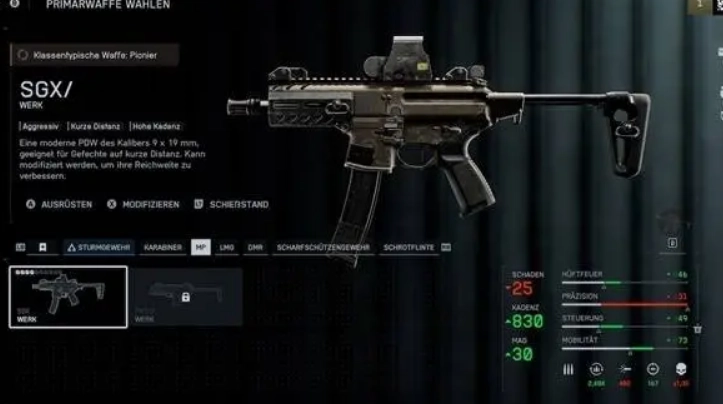Screen dimensions: 723x404
Task: Click the trash can icon beside stats
Action: click(x=697, y=329)
